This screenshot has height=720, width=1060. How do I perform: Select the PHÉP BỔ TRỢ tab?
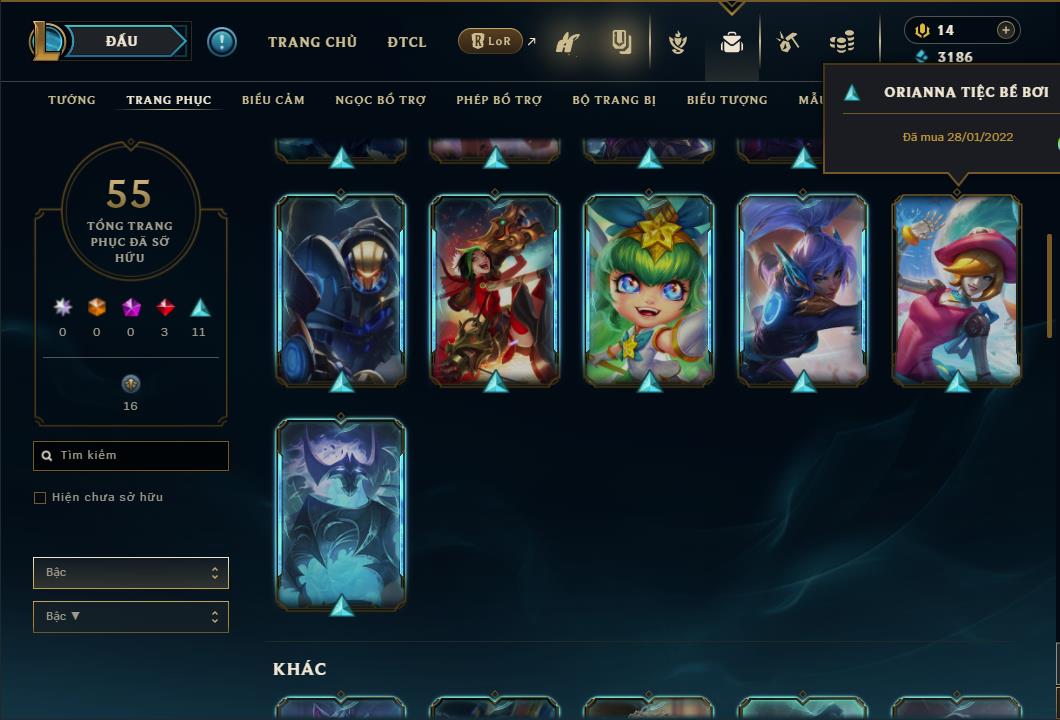pyautogui.click(x=499, y=100)
